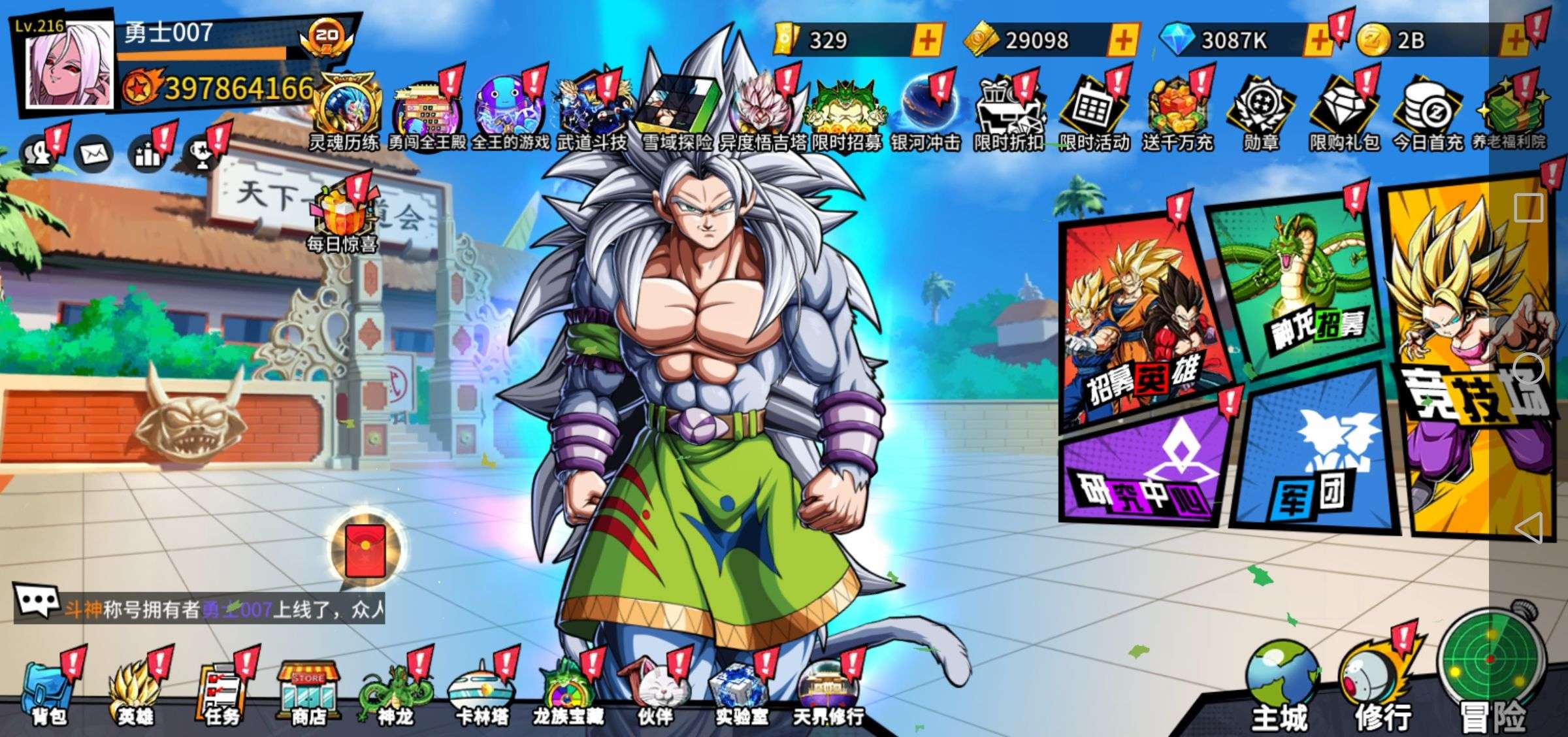Open the 英雄 heroes menu
This screenshot has height=737, width=1568.
coord(135,693)
